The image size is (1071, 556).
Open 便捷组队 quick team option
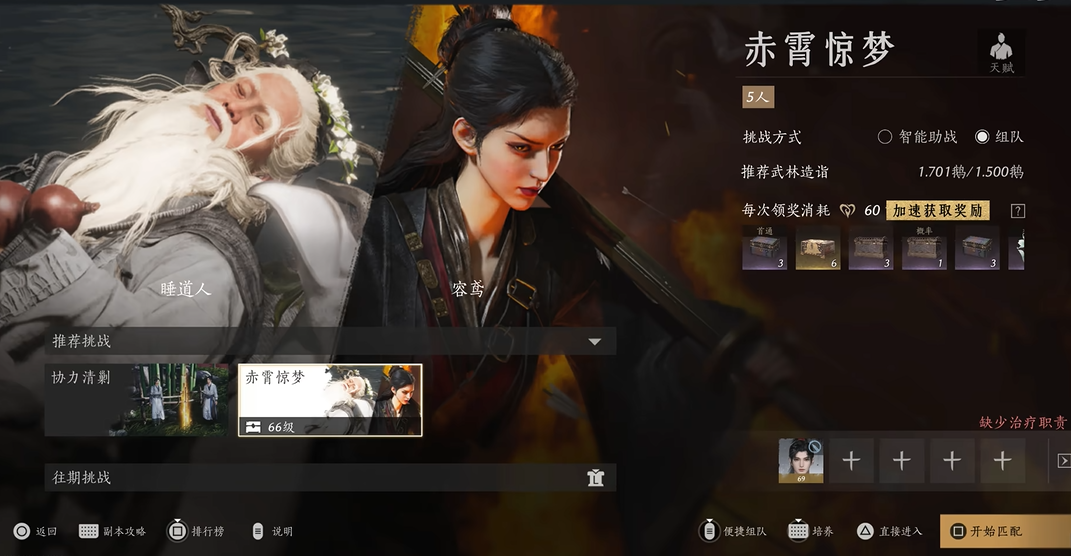point(736,531)
